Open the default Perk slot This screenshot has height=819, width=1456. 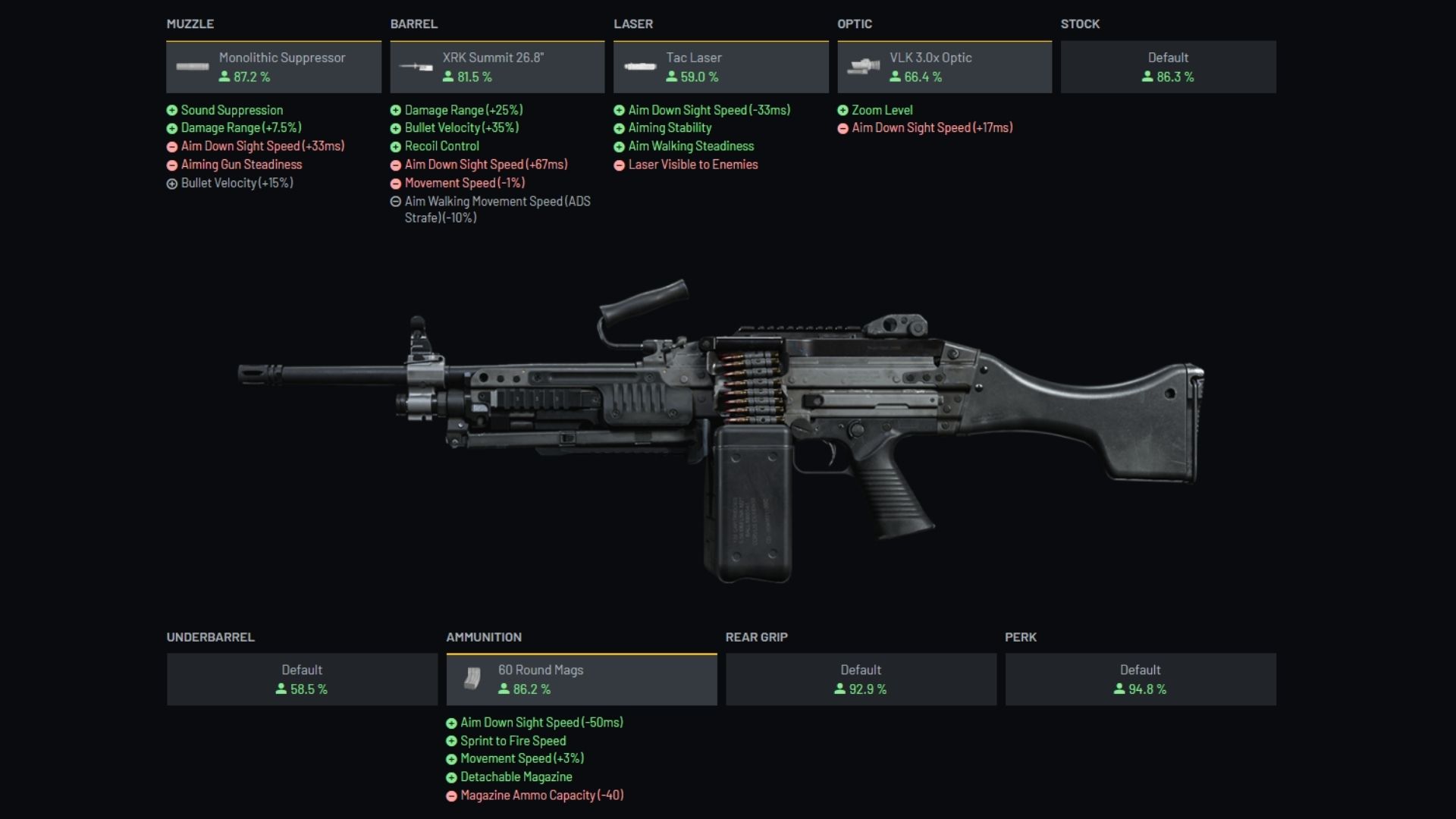click(x=1141, y=679)
